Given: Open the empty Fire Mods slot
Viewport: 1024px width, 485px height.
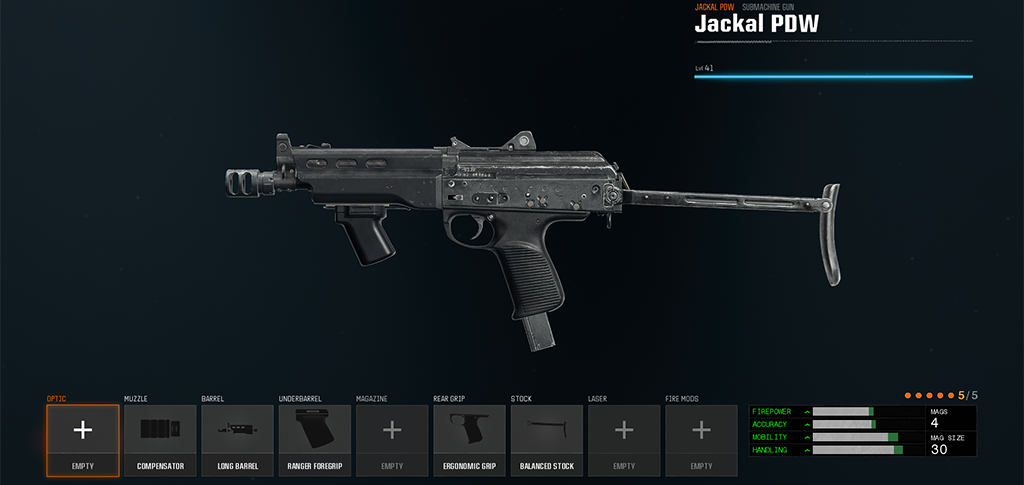Looking at the screenshot, I should click(x=702, y=440).
